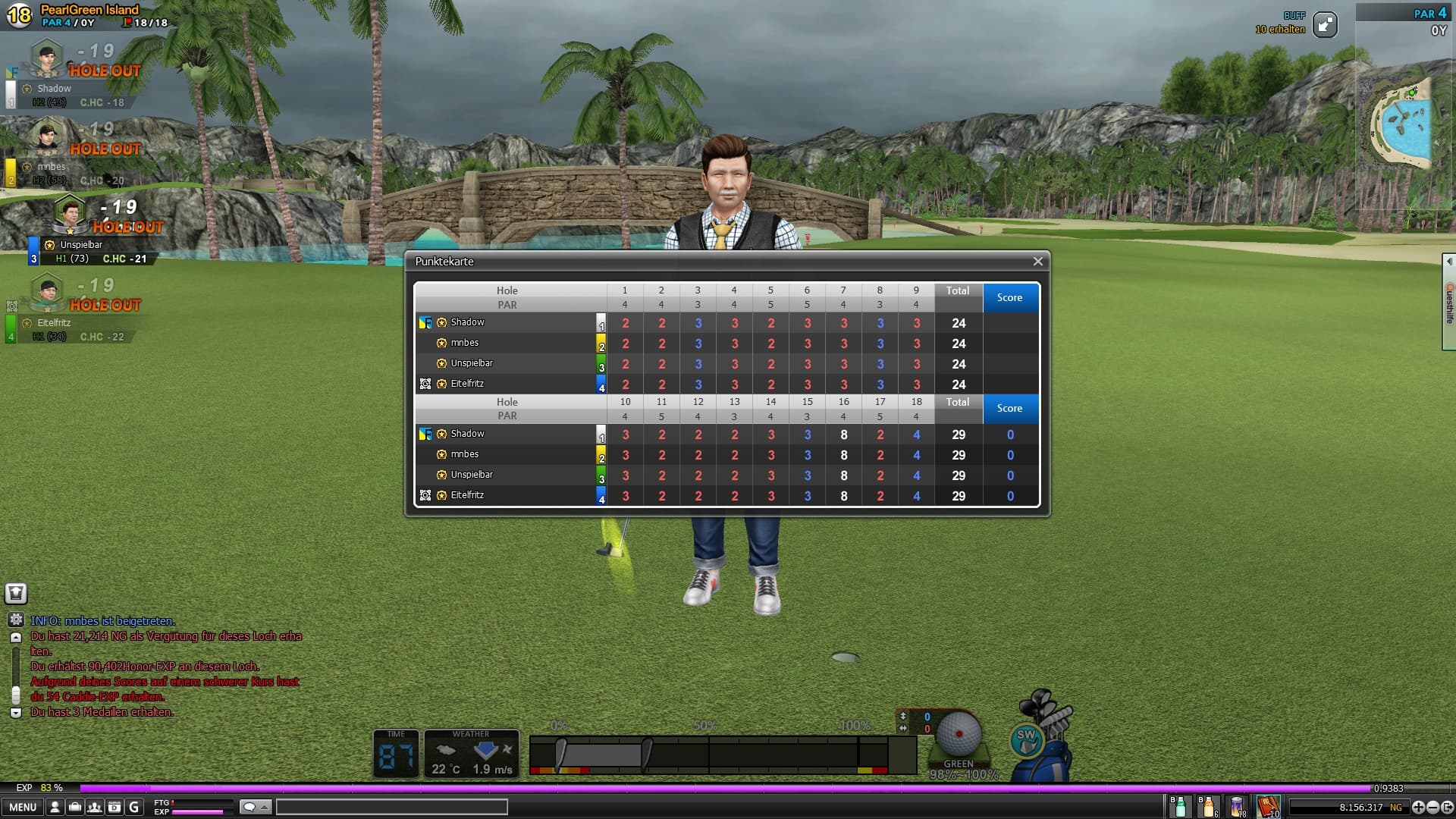Toggle the chat speech bubble selector

pos(255,807)
